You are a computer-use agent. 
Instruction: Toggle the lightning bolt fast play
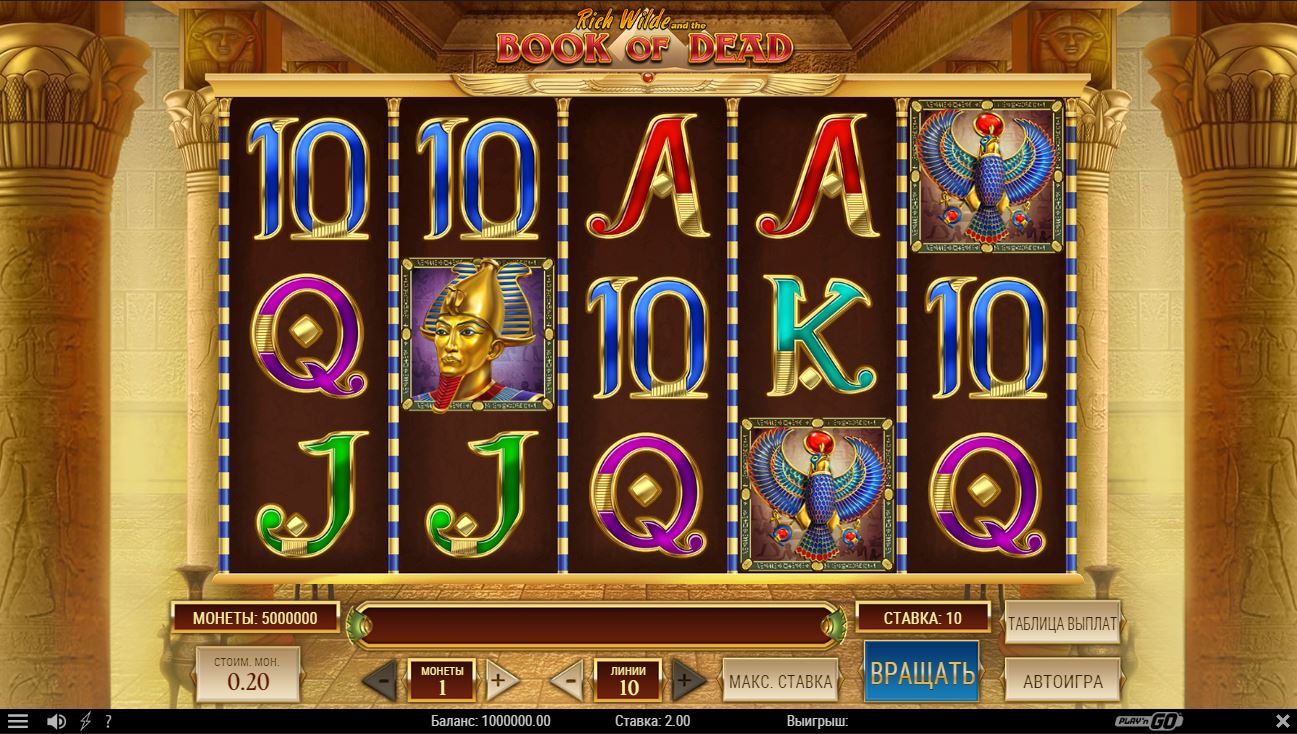85,721
